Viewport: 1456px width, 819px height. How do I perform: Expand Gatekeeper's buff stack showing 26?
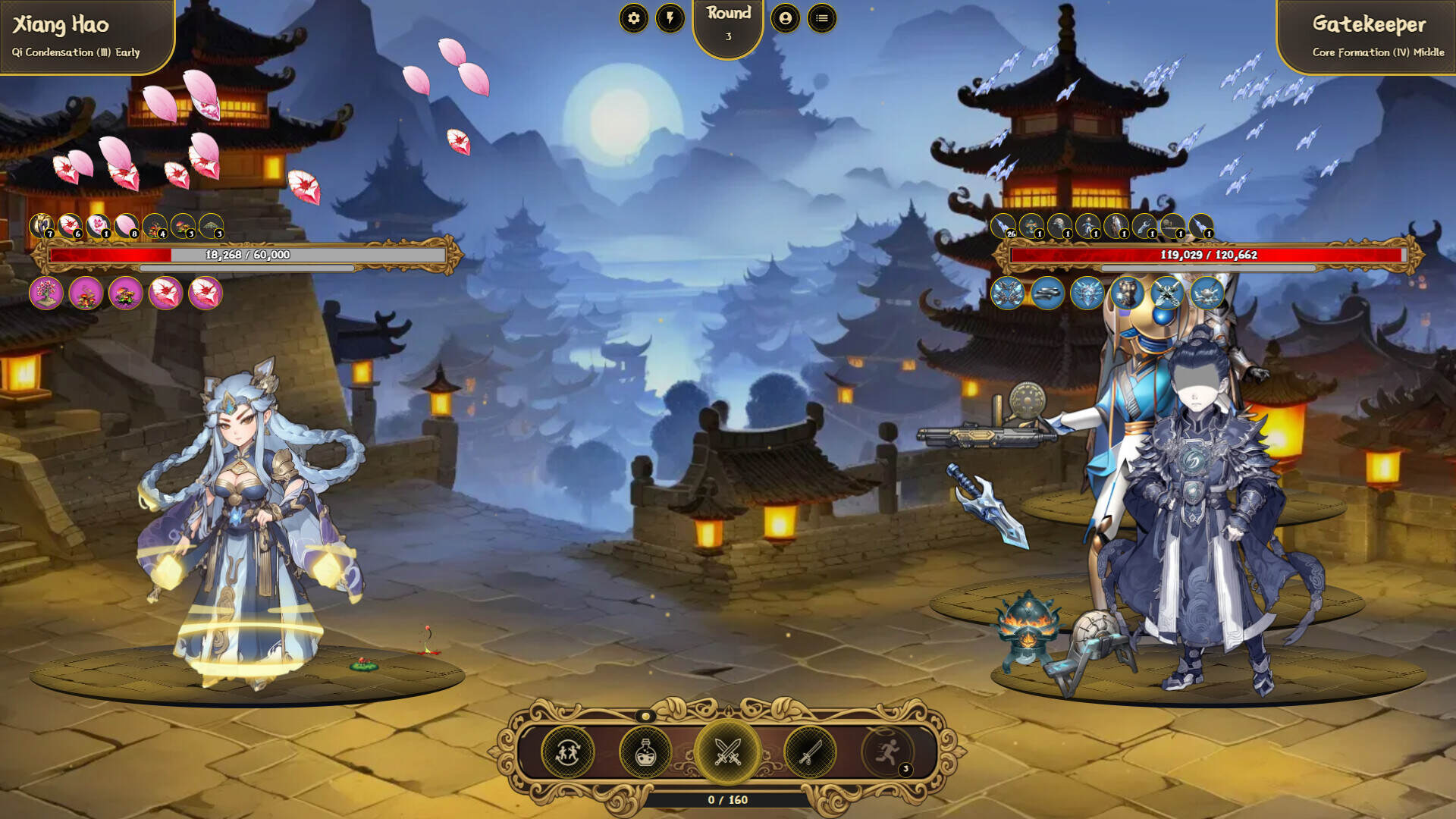(x=1003, y=225)
